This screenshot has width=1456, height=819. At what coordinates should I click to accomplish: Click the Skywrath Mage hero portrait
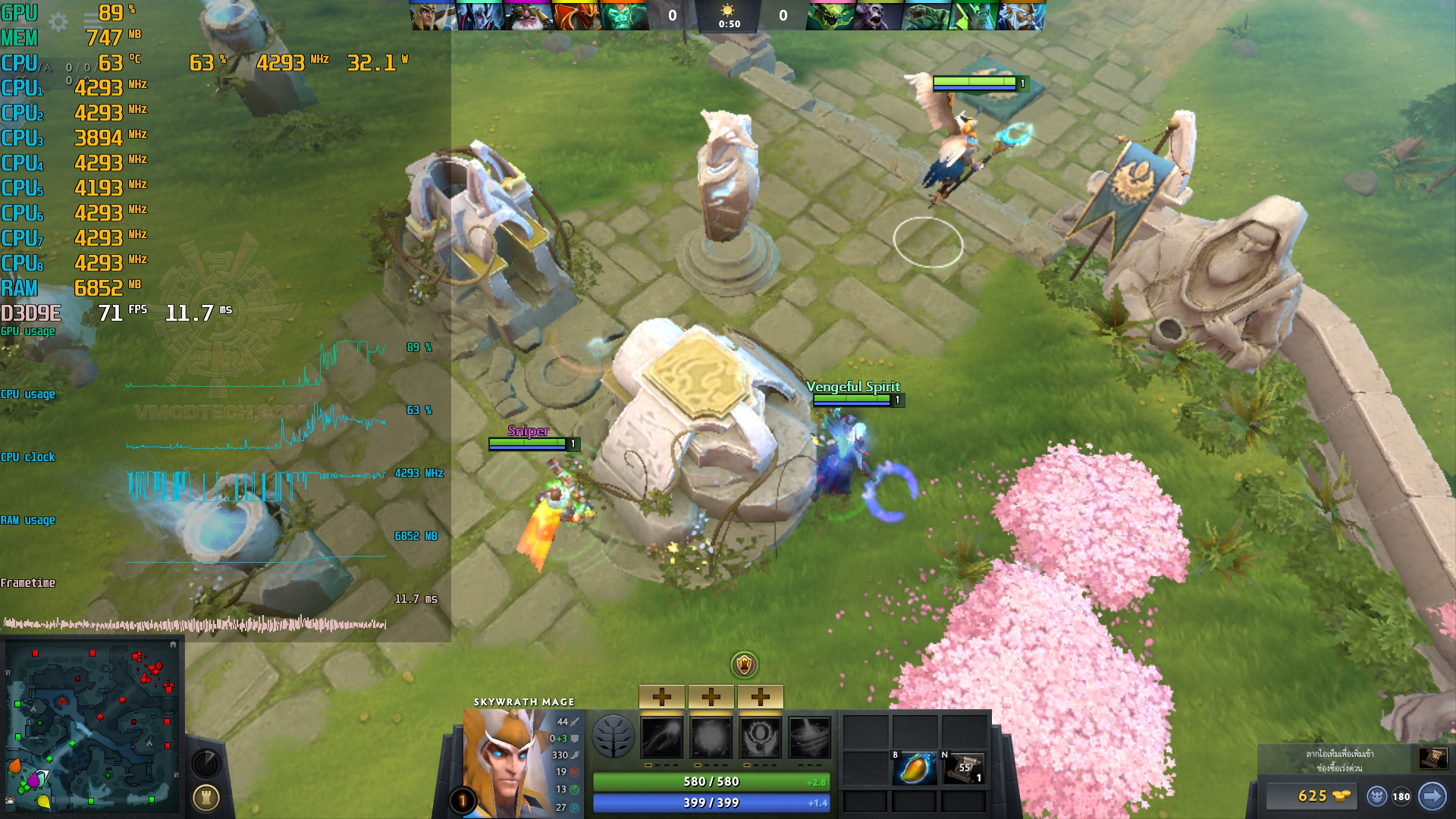click(x=504, y=761)
